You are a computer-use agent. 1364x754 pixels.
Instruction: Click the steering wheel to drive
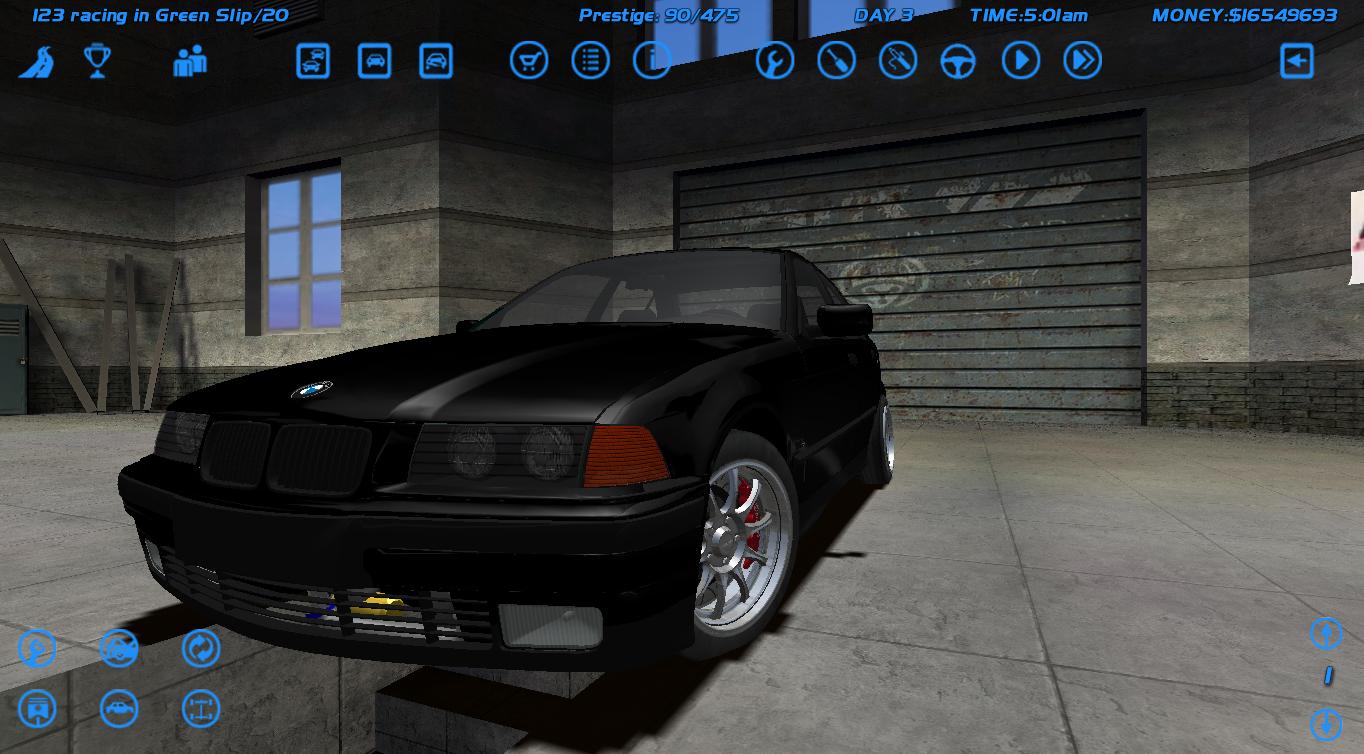coord(958,60)
